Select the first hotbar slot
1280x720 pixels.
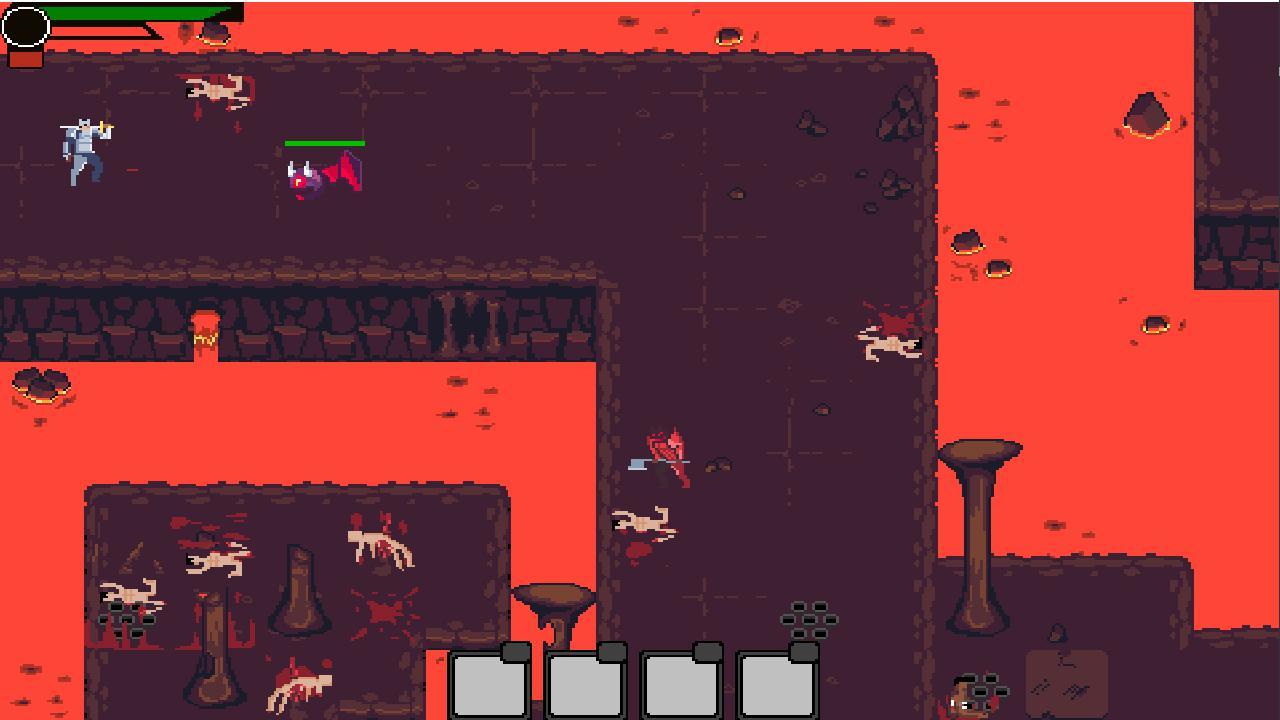tap(490, 687)
